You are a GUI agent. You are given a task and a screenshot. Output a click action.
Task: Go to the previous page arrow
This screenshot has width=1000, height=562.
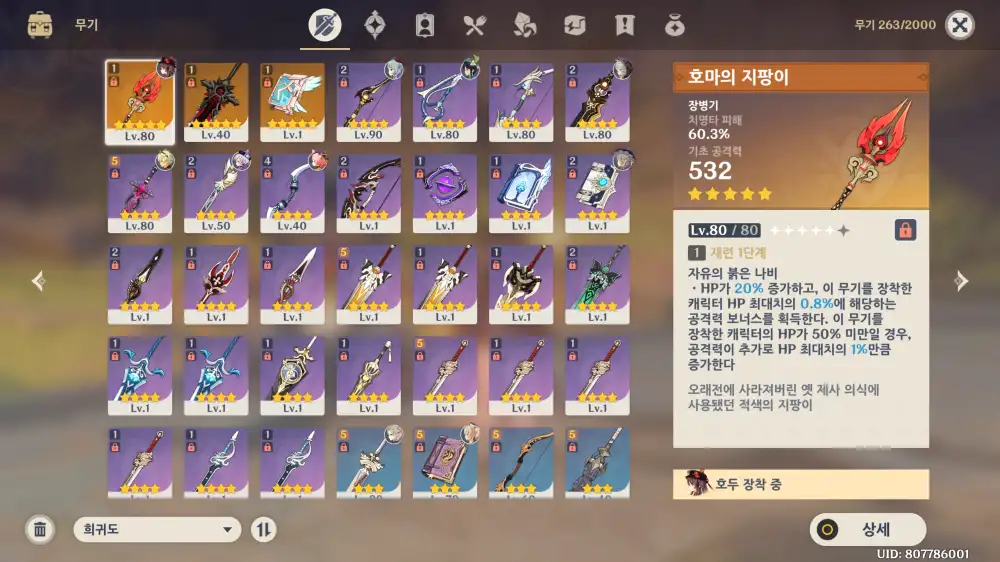tap(38, 281)
